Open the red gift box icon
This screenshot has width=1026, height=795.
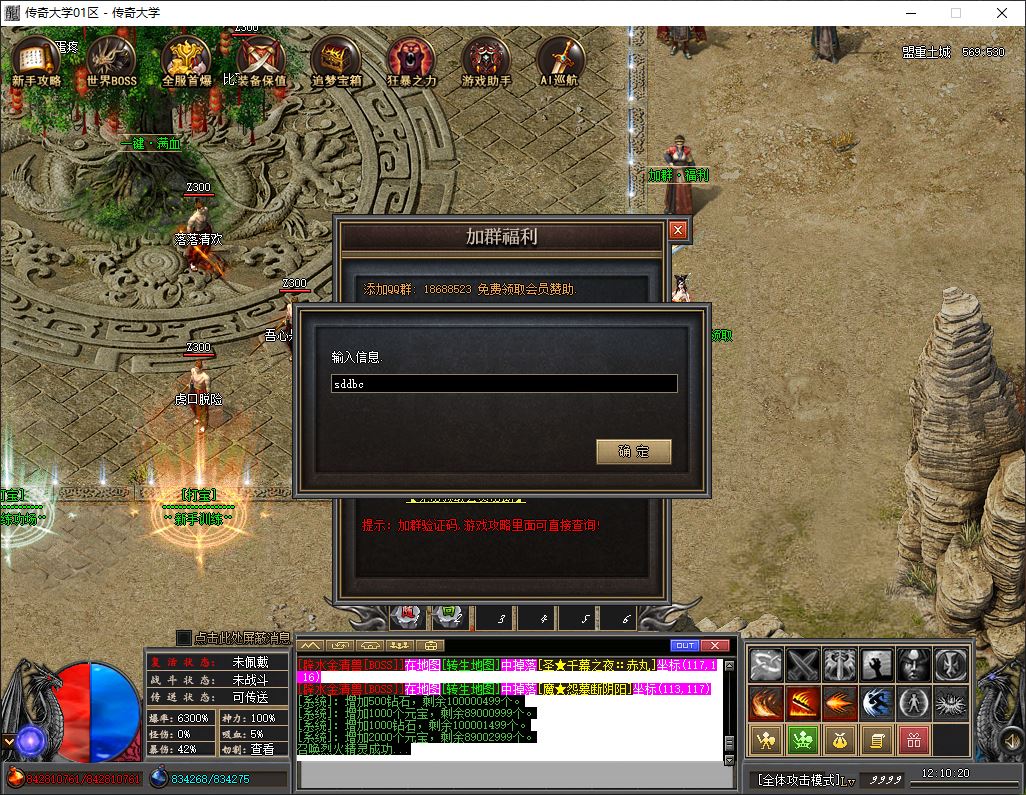click(914, 740)
